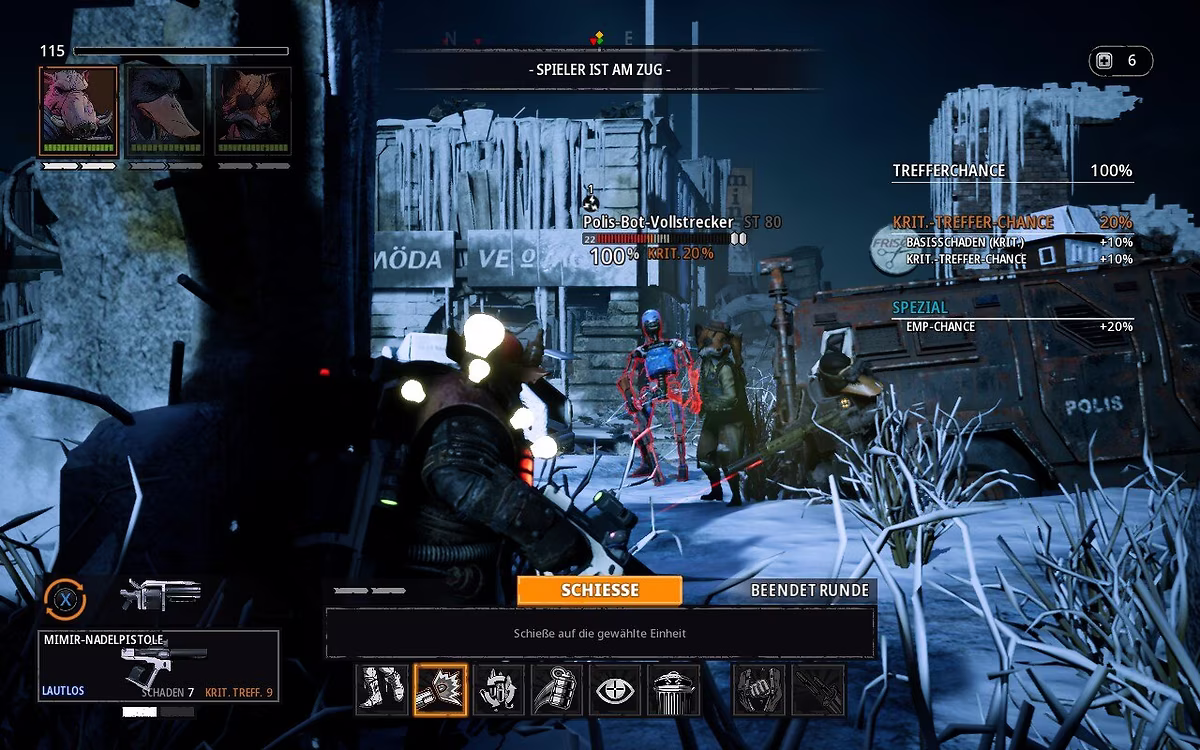Choose the greyed-out twin blades mutation icon
Viewport: 1200px width, 750px height.
818,690
